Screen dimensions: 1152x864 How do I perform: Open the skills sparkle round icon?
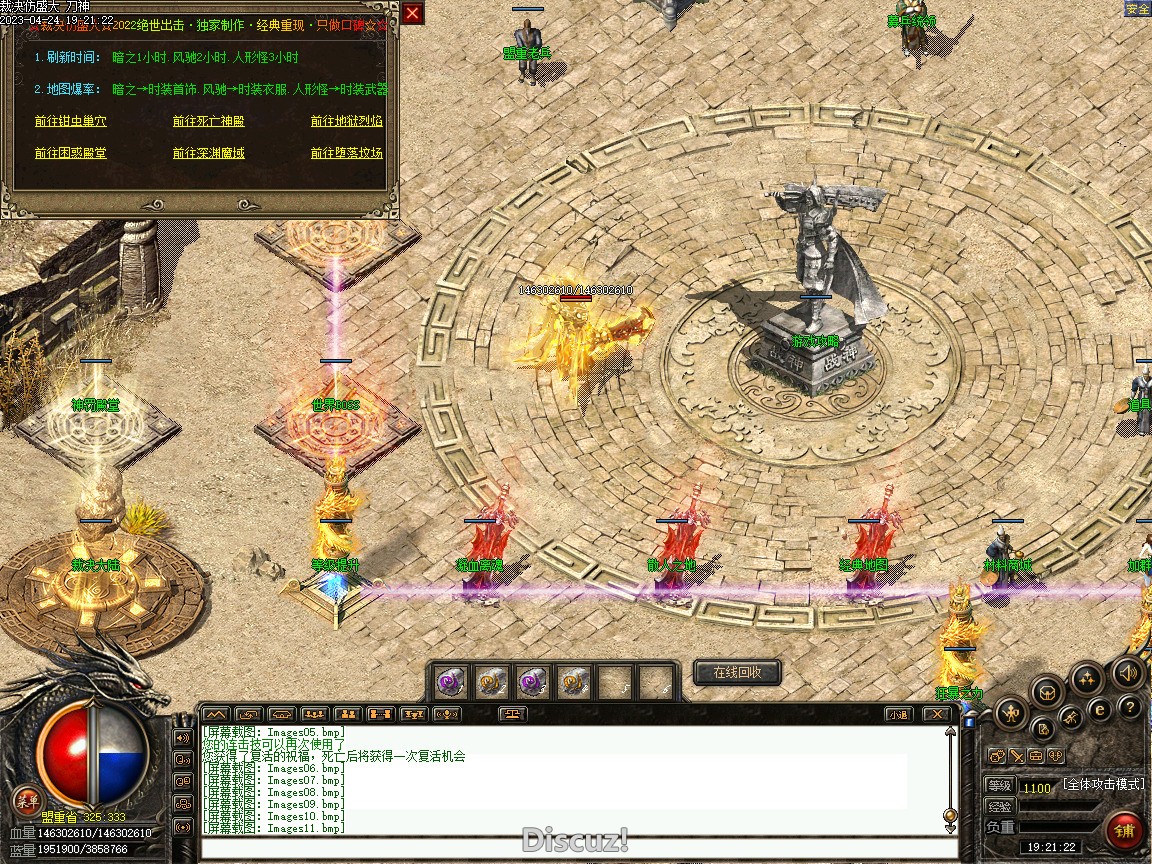click(1087, 678)
